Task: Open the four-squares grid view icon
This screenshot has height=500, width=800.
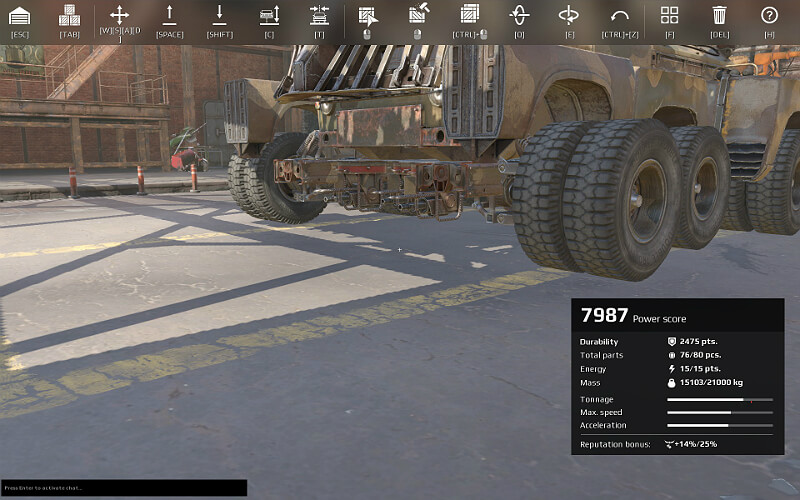Action: tap(669, 15)
